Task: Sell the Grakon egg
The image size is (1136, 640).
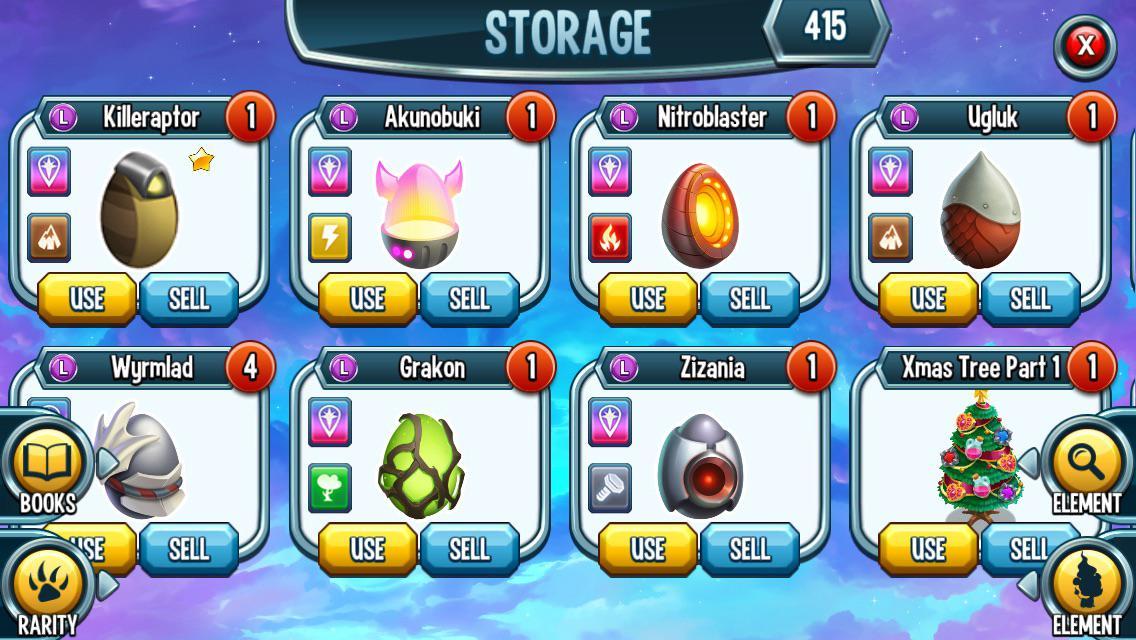Action: click(469, 548)
